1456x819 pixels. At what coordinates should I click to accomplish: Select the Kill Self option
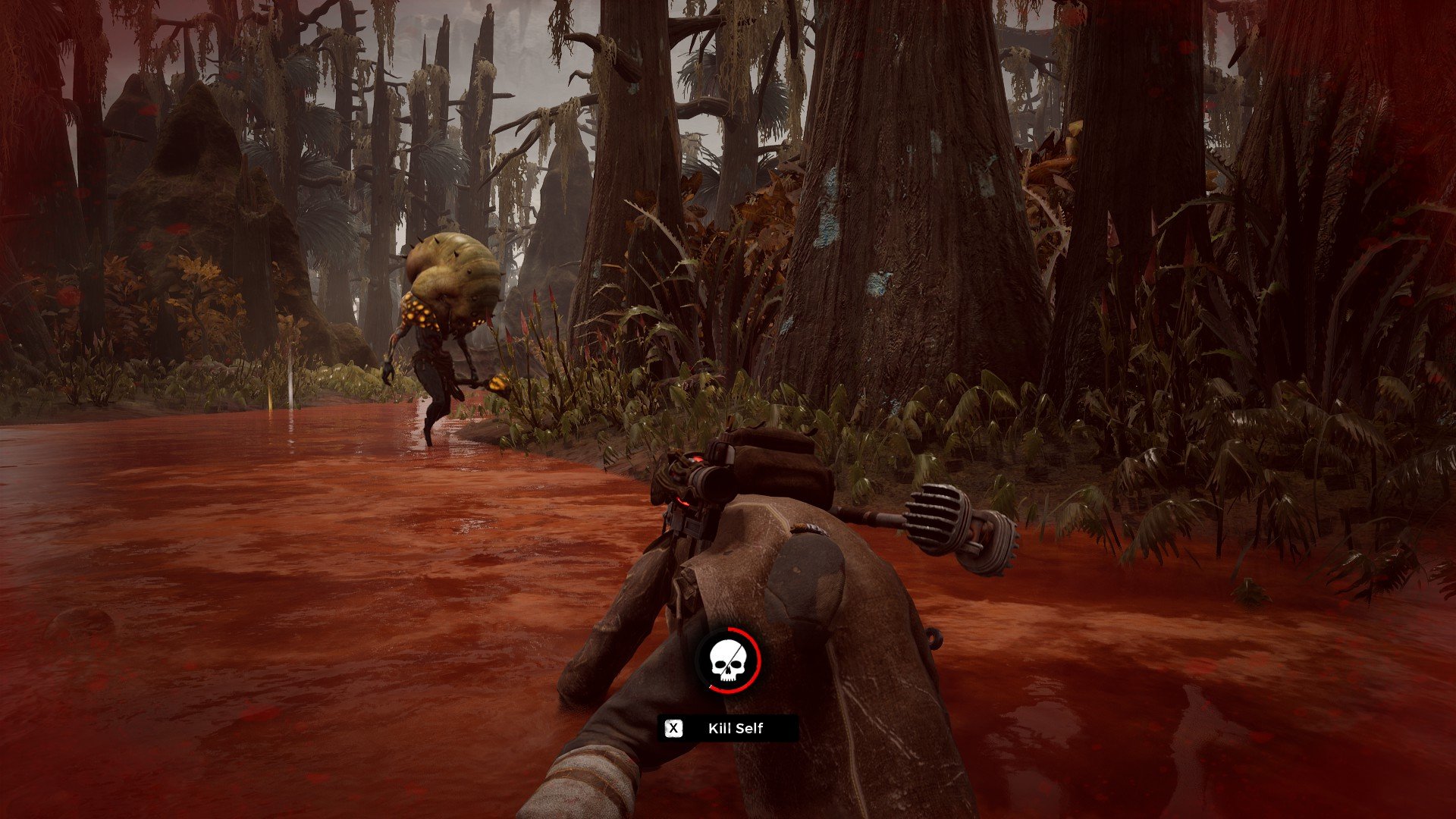[728, 729]
